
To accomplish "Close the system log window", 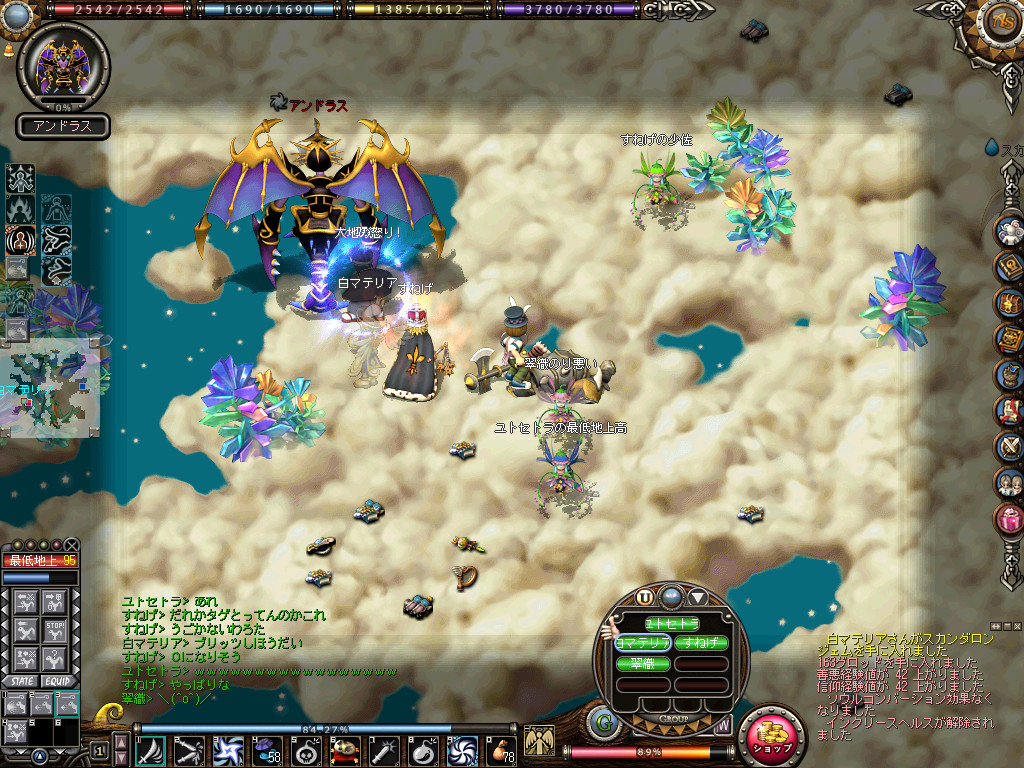I will click(x=1015, y=626).
